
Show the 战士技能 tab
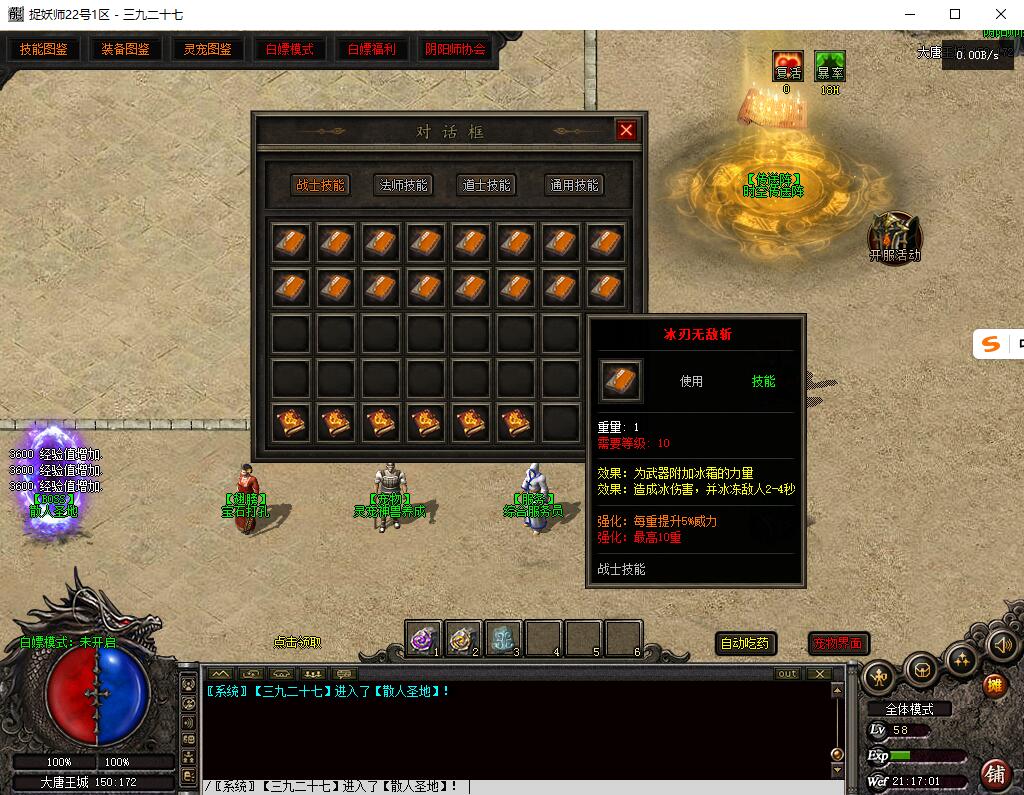point(320,185)
